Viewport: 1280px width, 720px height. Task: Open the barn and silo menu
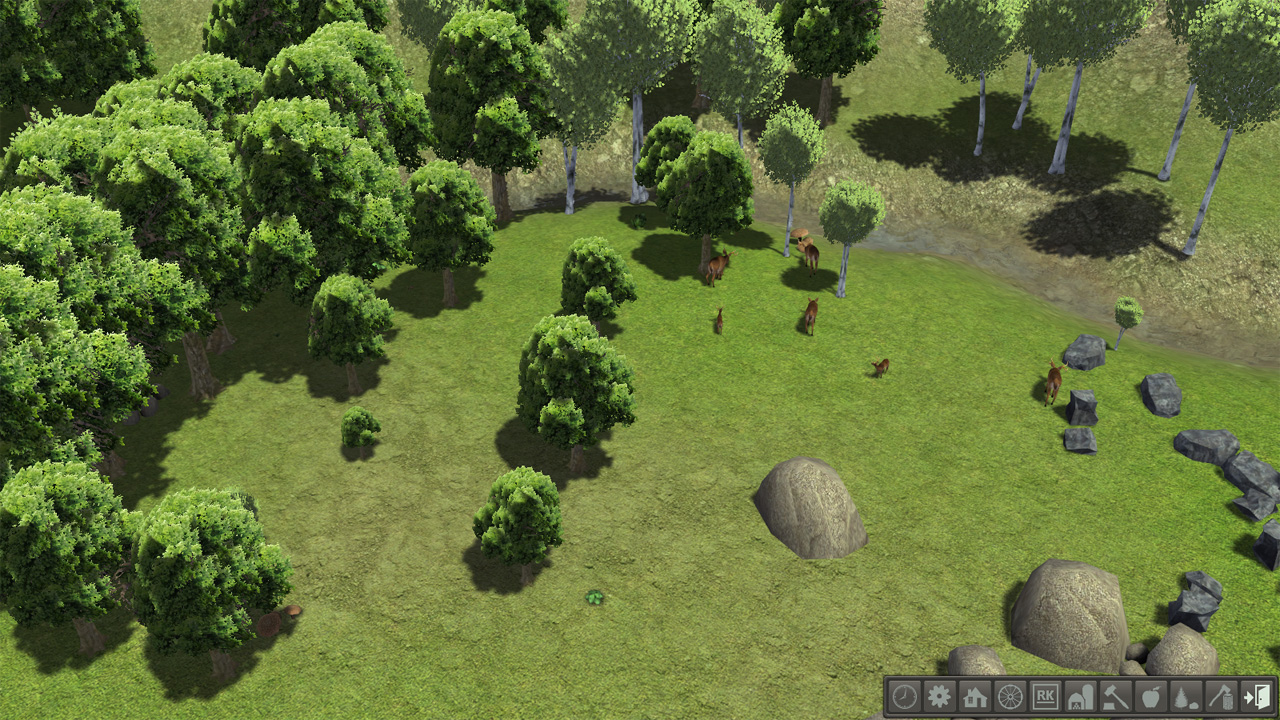[1080, 696]
